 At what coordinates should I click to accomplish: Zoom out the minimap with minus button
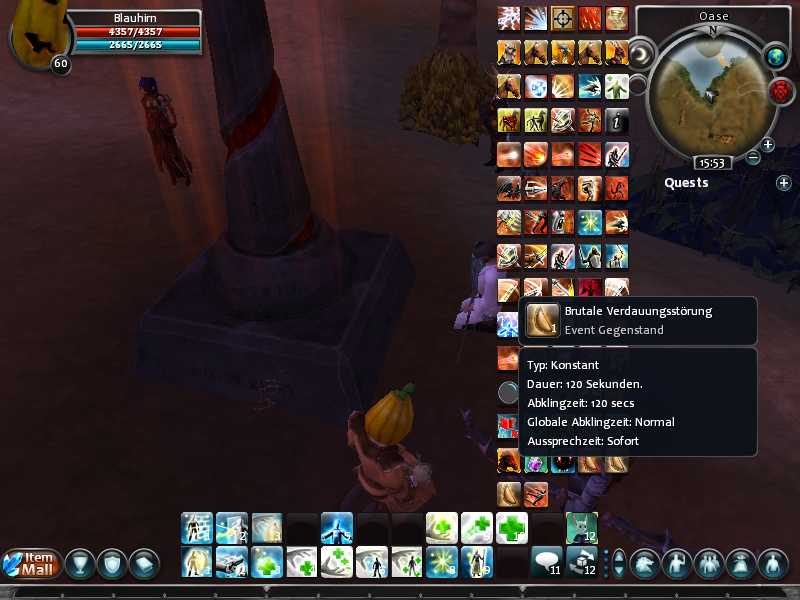coord(753,157)
